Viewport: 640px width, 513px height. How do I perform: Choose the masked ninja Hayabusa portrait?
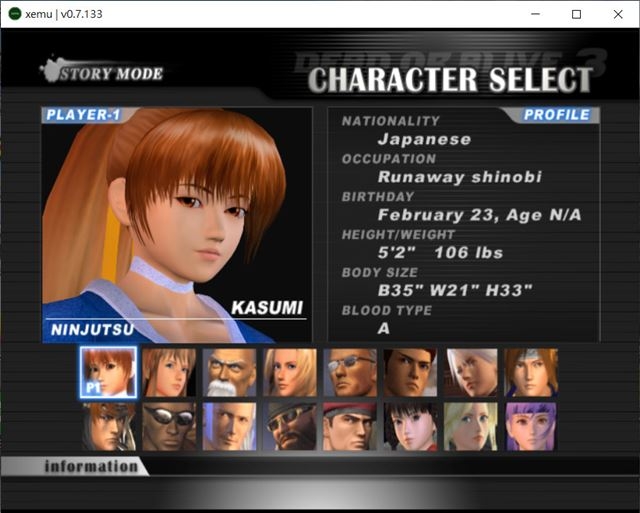click(x=108, y=426)
